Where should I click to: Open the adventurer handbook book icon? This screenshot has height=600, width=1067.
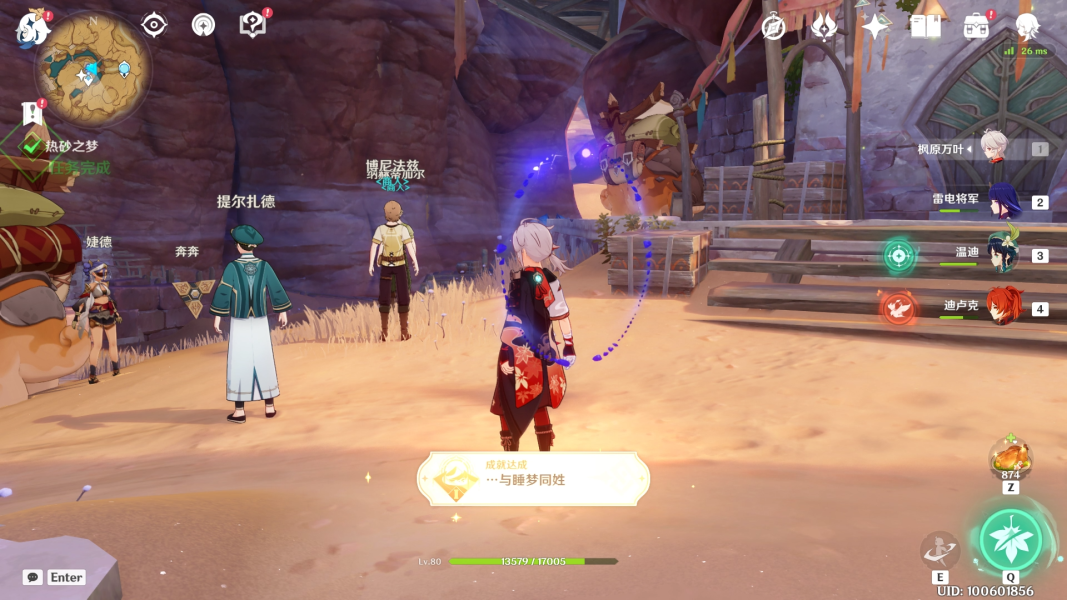[926, 27]
